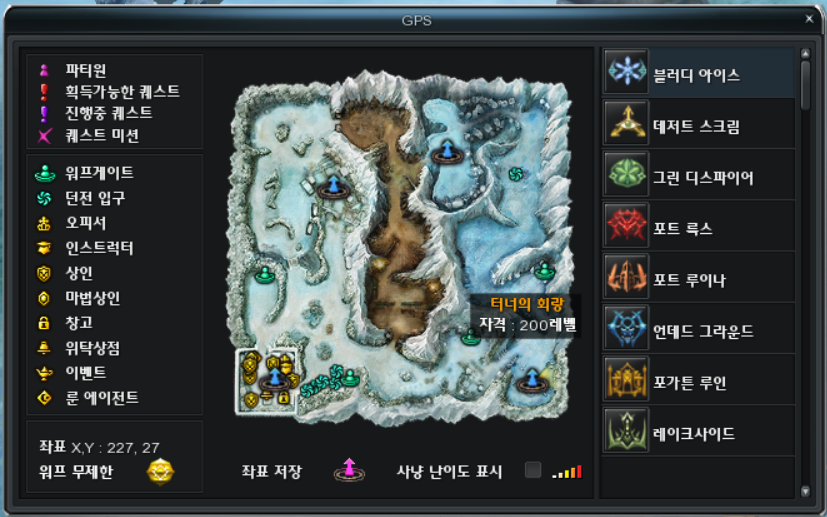
Task: Select 포트 루이나 in the list
Action: pos(699,280)
